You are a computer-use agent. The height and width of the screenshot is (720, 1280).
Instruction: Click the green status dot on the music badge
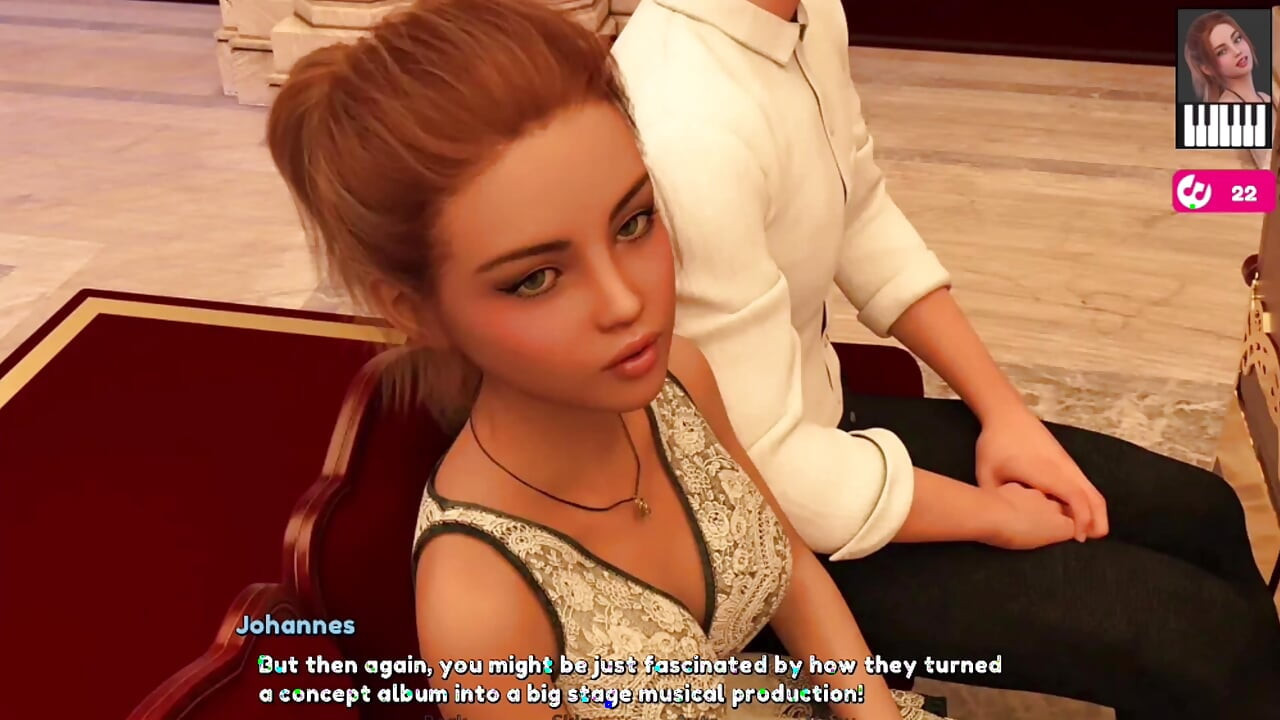(x=1192, y=207)
